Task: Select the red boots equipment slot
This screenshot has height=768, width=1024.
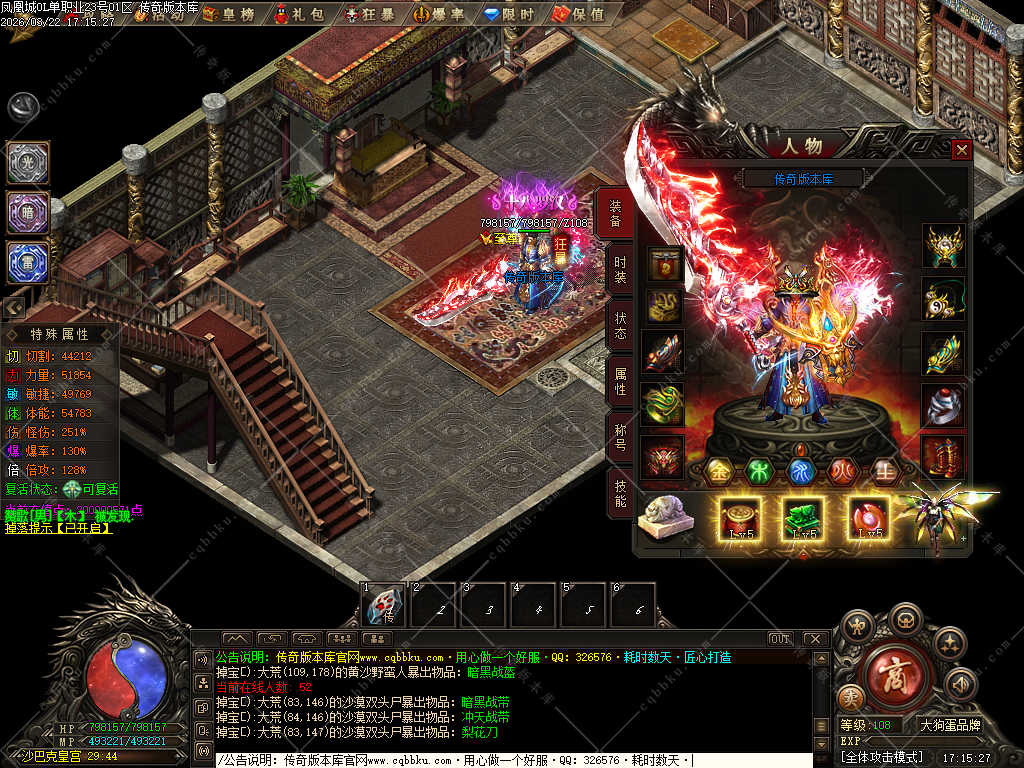Action: point(943,456)
